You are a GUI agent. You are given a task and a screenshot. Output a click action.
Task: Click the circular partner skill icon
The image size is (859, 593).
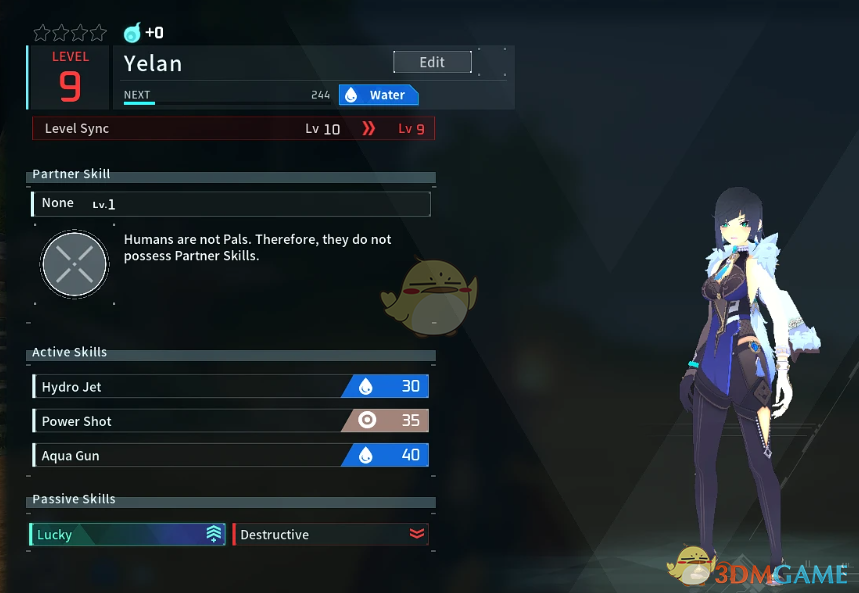pyautogui.click(x=75, y=265)
